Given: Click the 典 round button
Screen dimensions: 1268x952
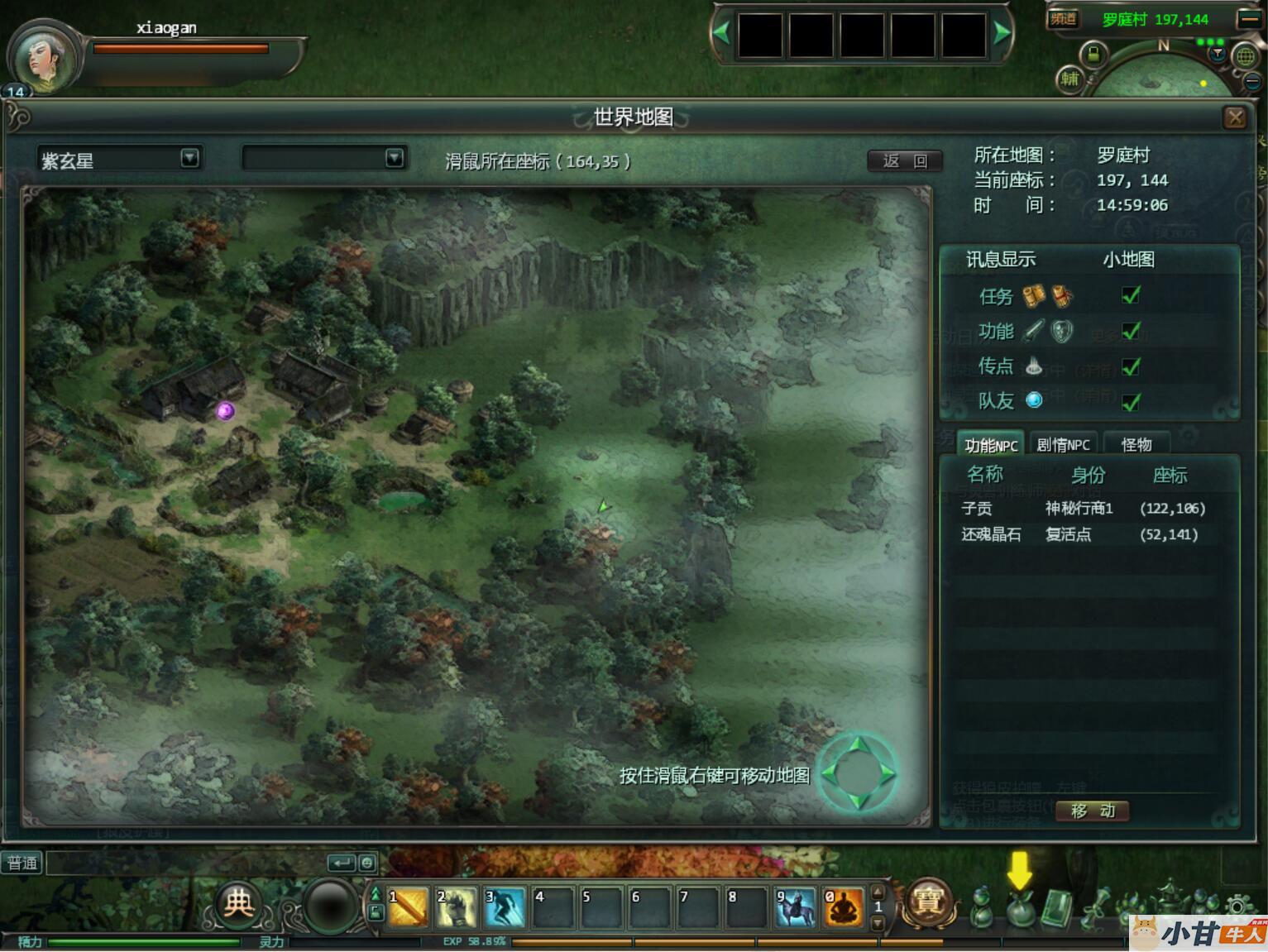Looking at the screenshot, I should click(238, 903).
